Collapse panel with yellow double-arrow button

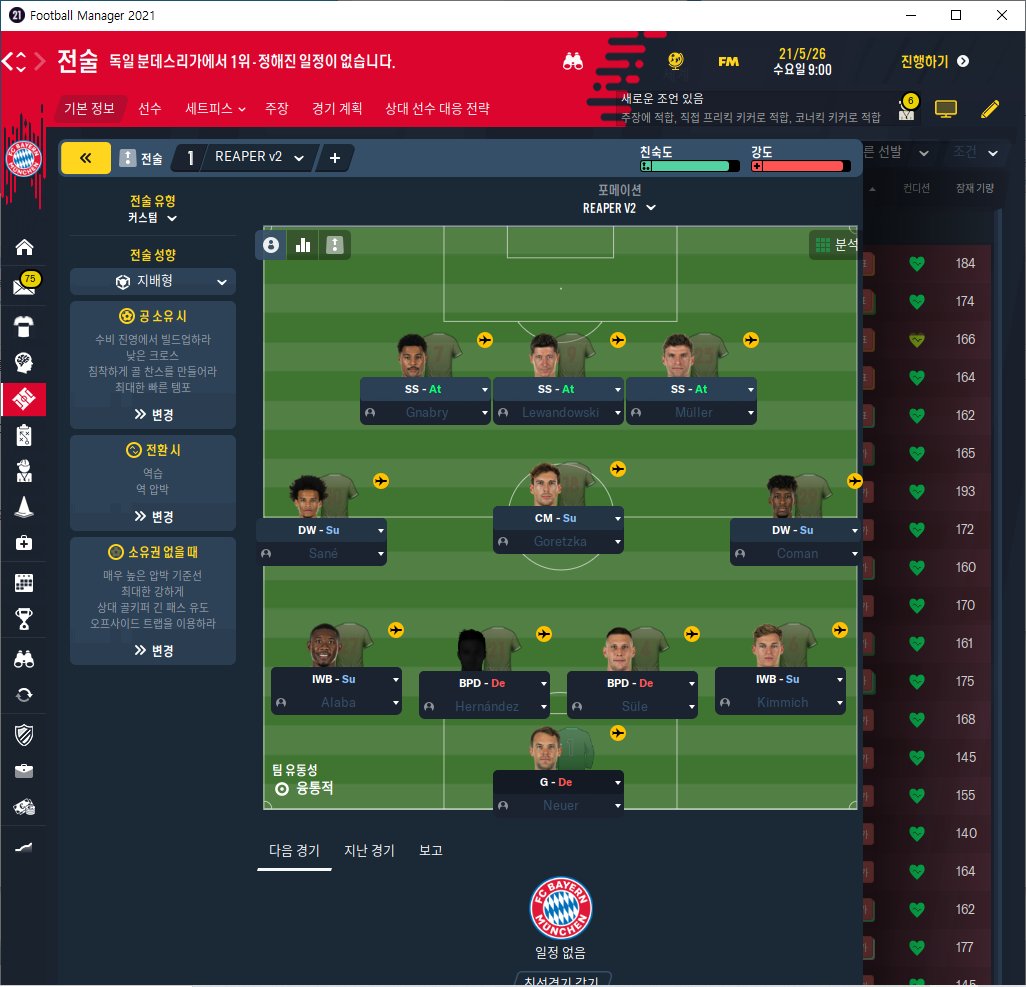(86, 158)
